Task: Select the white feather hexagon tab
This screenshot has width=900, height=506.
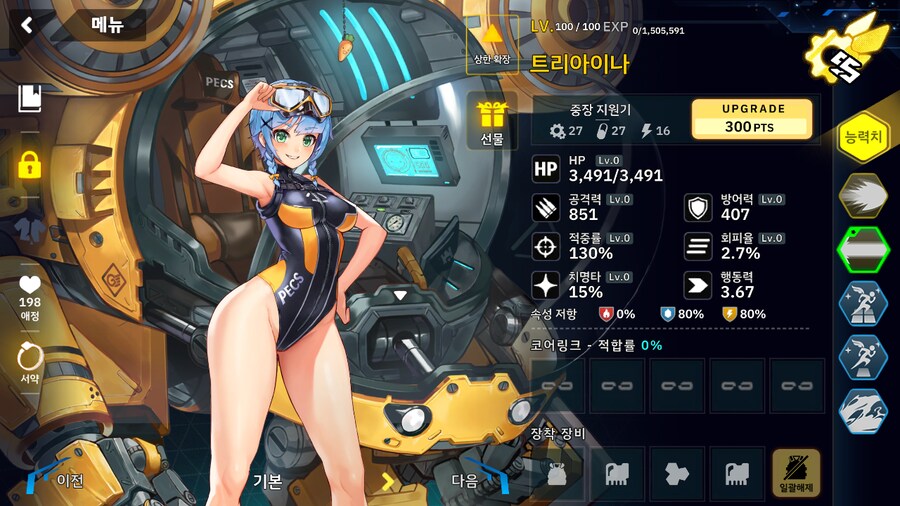Action: (x=862, y=193)
